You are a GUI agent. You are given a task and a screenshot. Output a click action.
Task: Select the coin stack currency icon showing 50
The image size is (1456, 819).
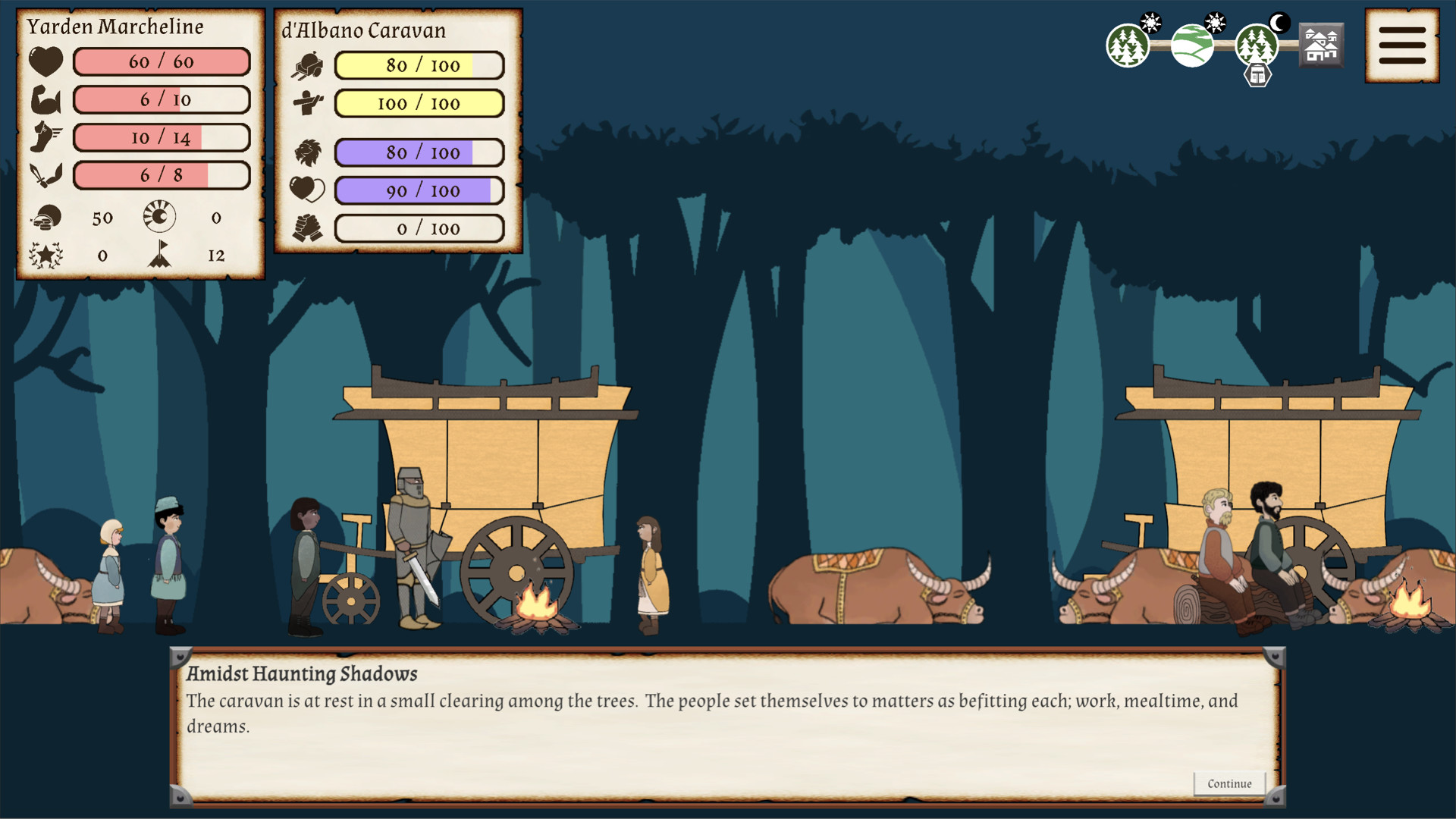[45, 218]
